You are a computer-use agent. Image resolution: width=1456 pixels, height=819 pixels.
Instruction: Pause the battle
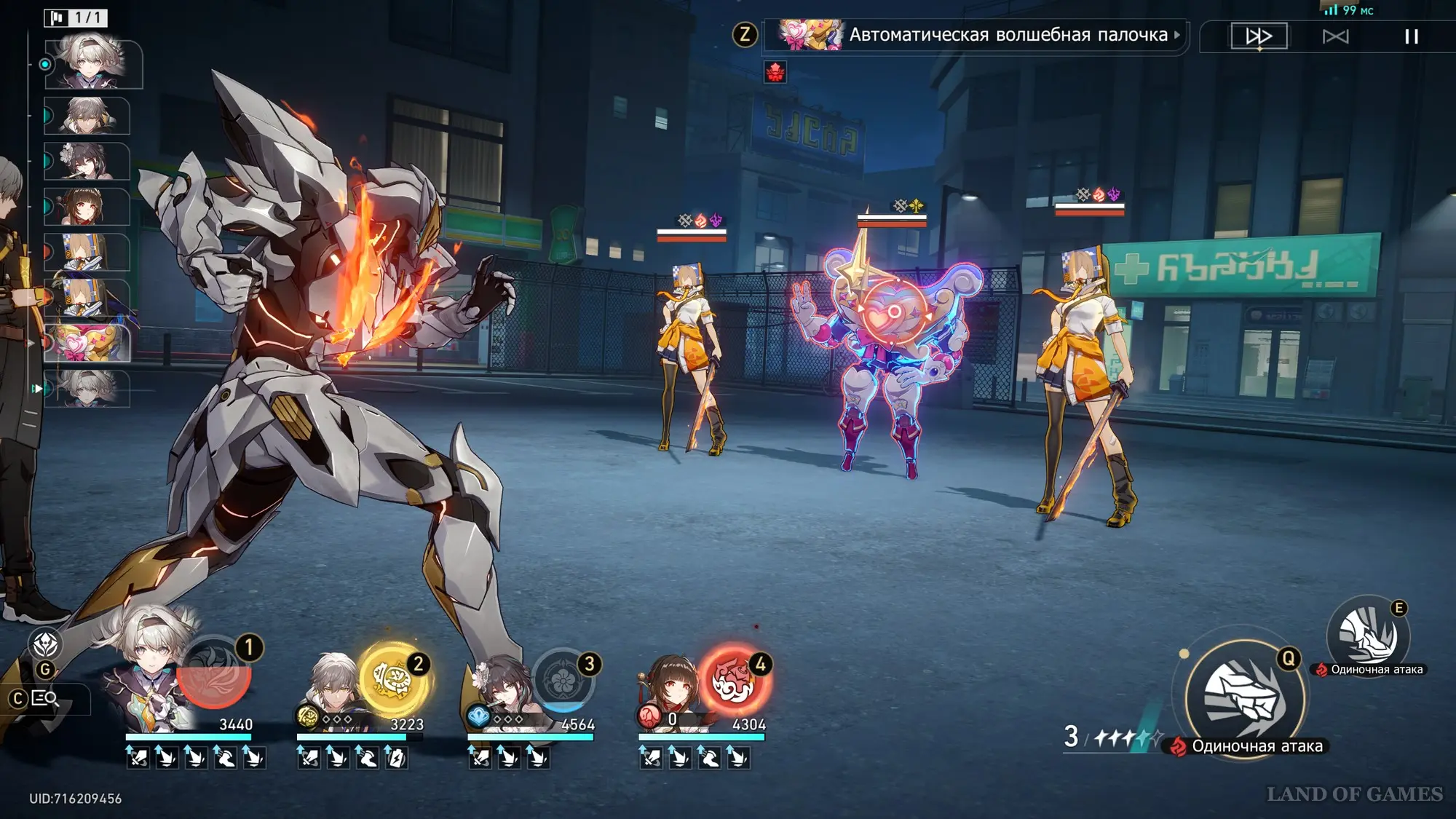click(x=1411, y=36)
